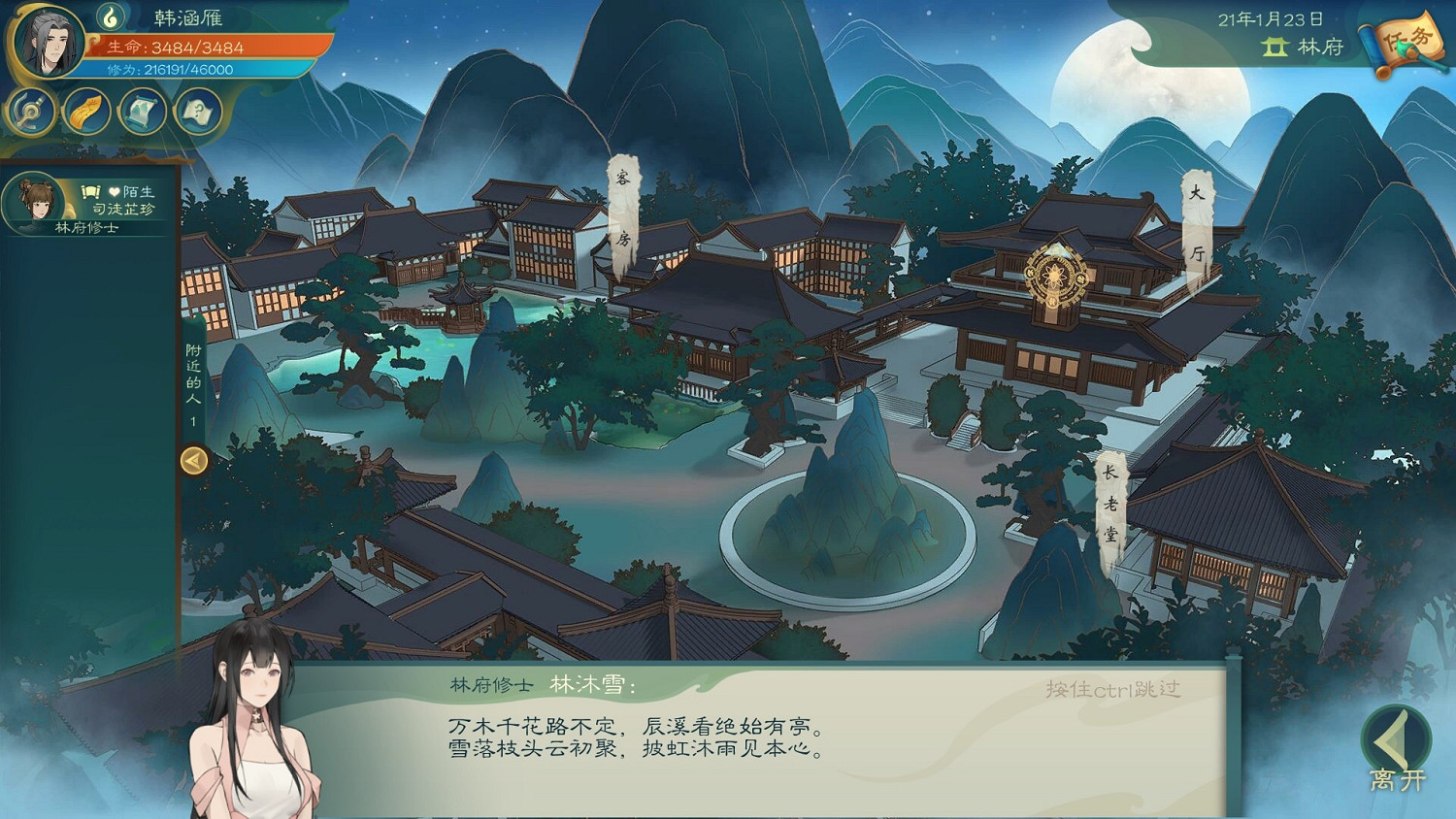This screenshot has height=819, width=1456.
Task: Click the golden feather icon in the left toolbar
Action: click(x=85, y=110)
